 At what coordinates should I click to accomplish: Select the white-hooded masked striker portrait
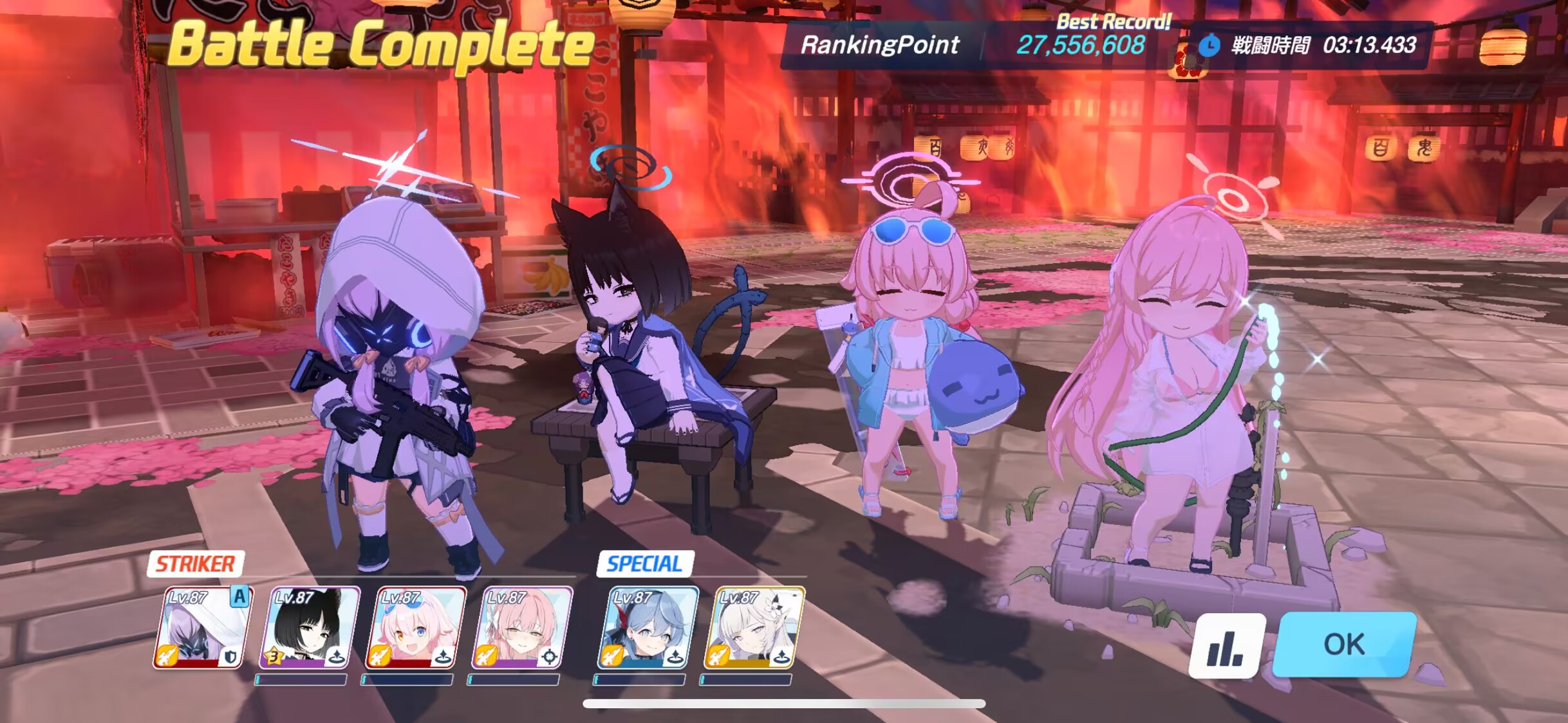pos(203,627)
